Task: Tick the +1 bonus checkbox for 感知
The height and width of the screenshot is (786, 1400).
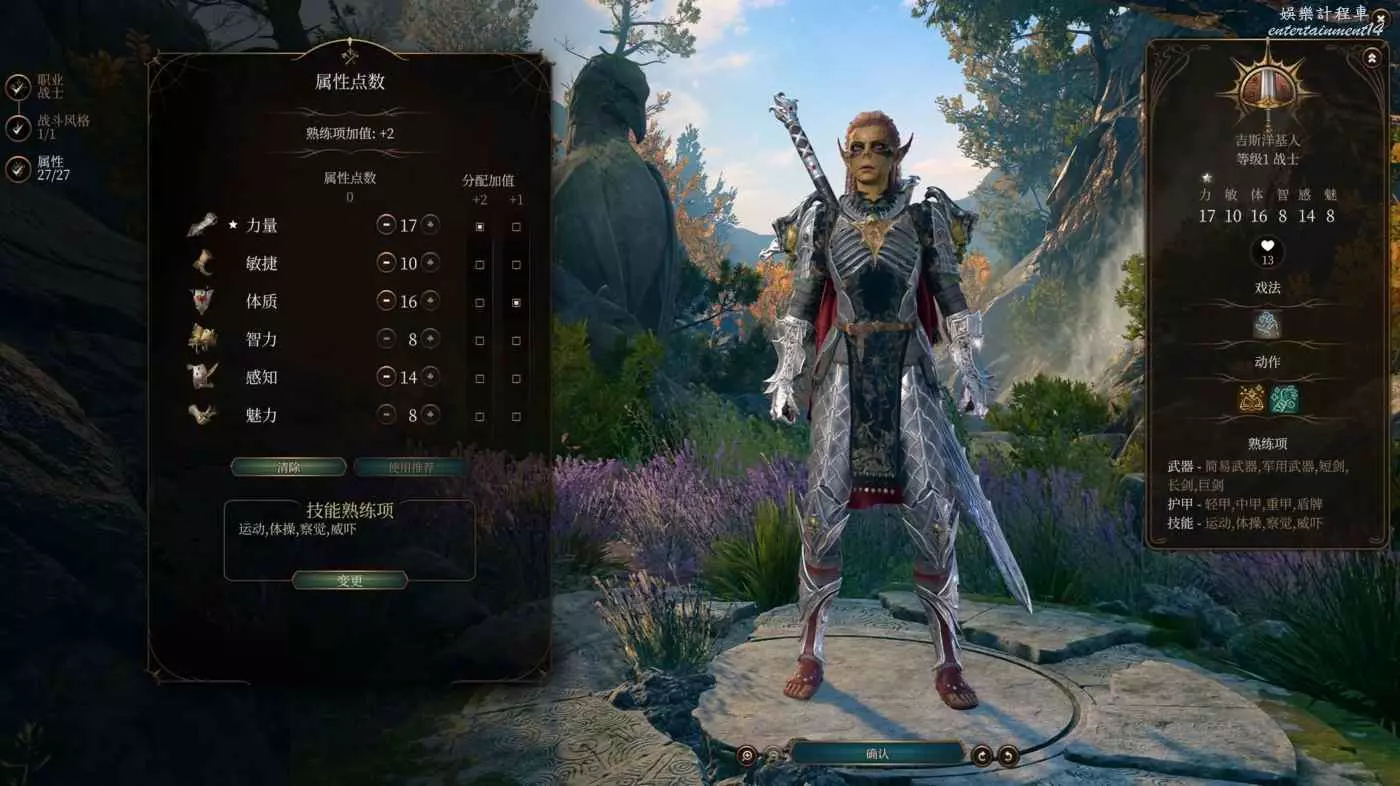Action: point(516,379)
